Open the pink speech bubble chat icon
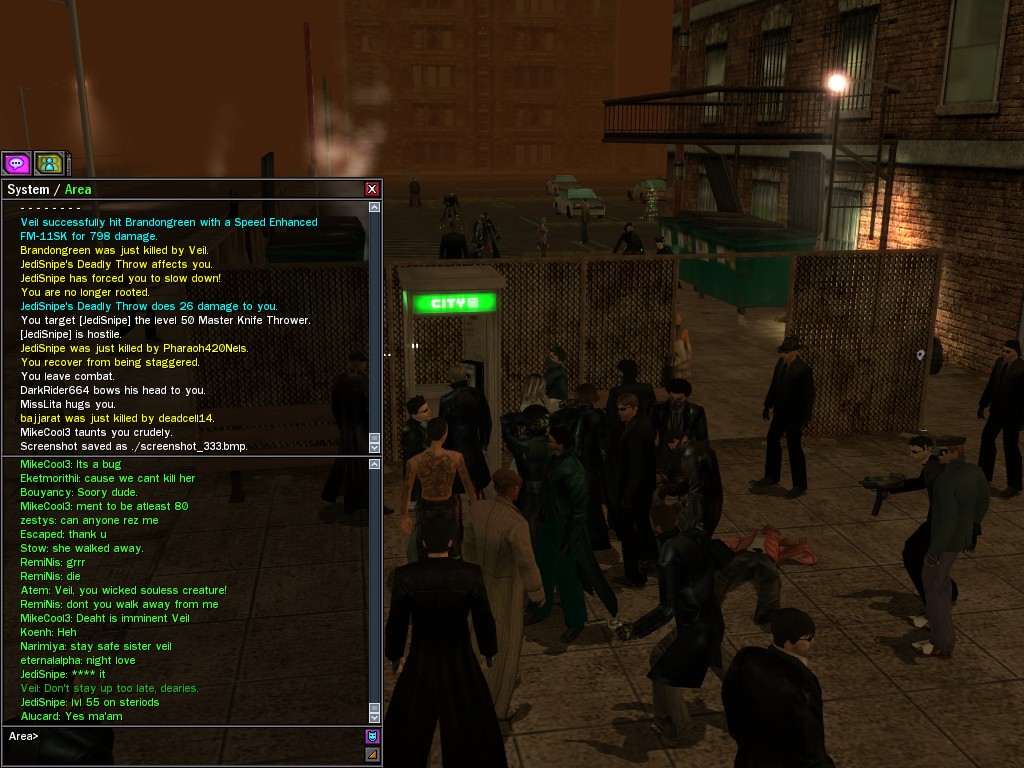 pyautogui.click(x=16, y=163)
